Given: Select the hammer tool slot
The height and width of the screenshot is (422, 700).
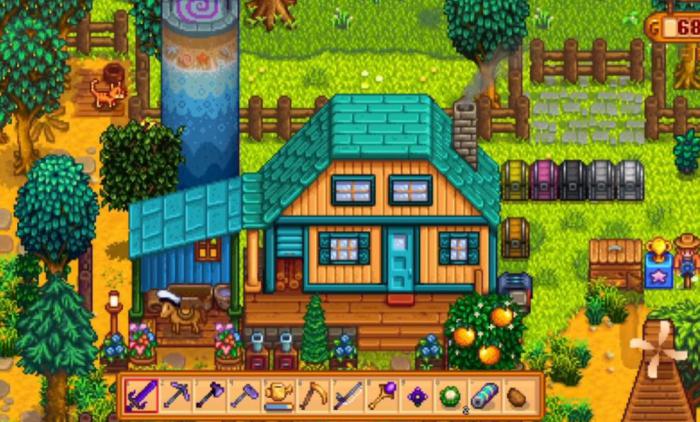Looking at the screenshot, I should pos(243,396).
